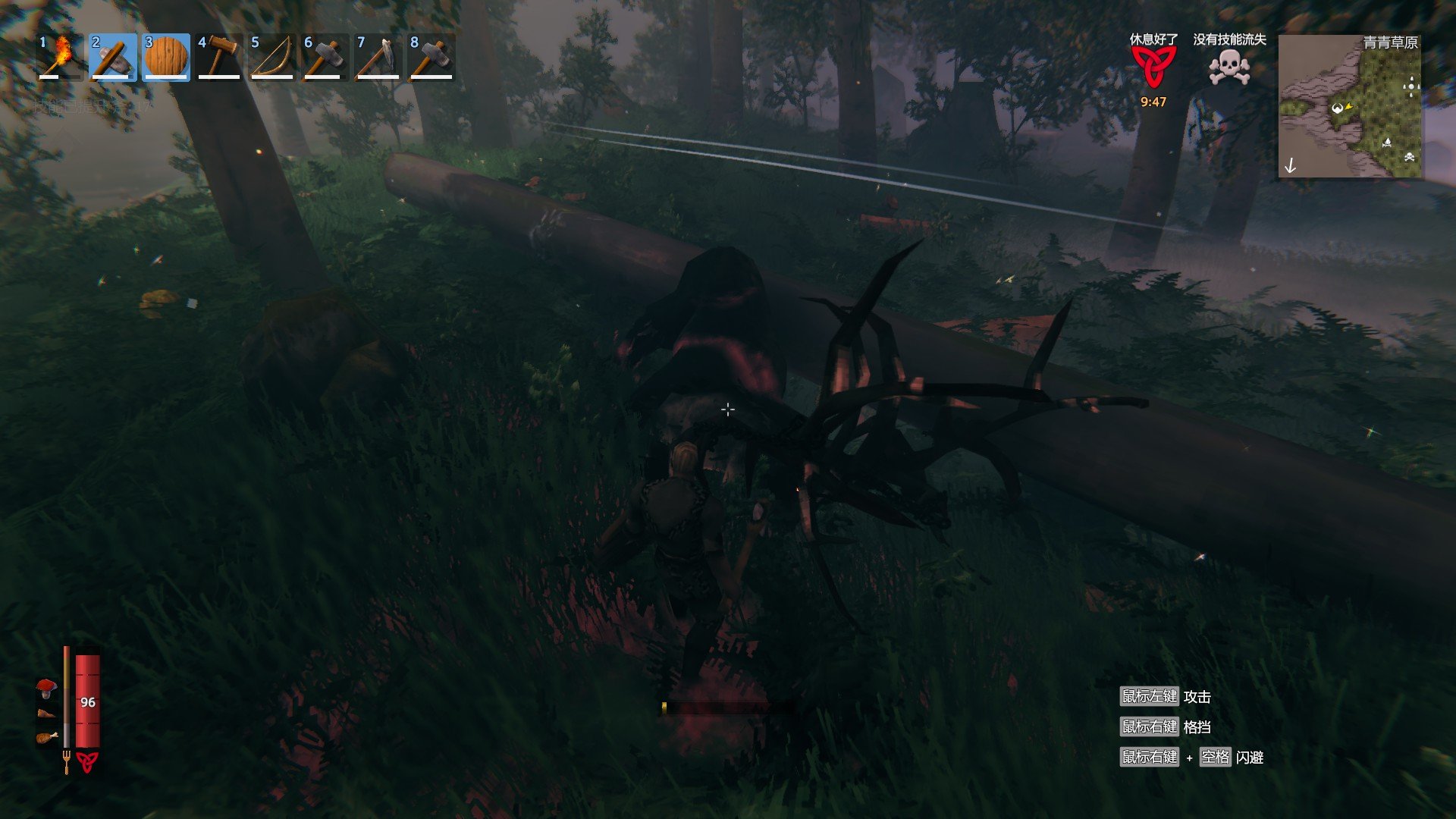The width and height of the screenshot is (1456, 819).
Task: Select the stone tool in slot 8
Action: tap(431, 57)
